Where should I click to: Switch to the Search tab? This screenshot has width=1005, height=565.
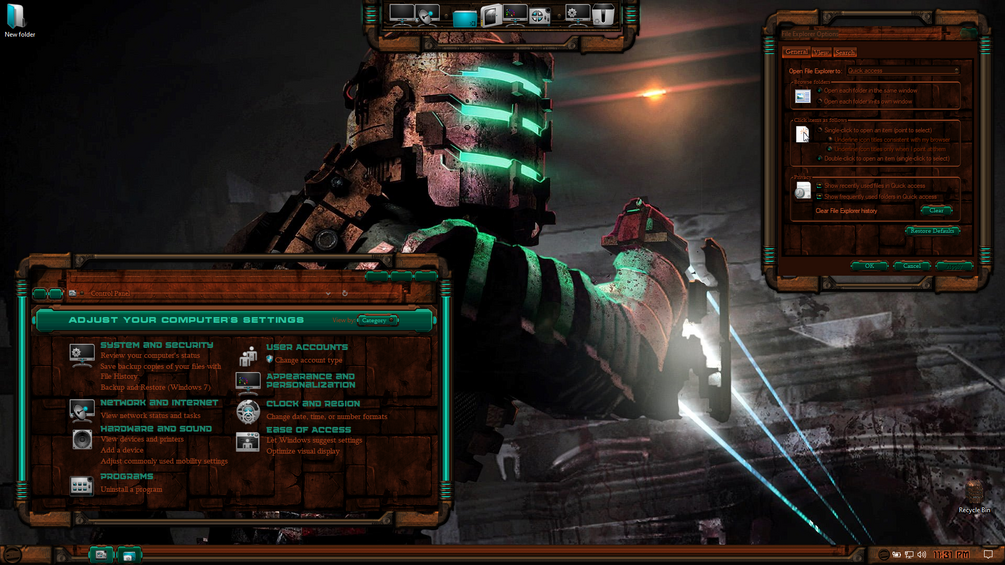(845, 52)
